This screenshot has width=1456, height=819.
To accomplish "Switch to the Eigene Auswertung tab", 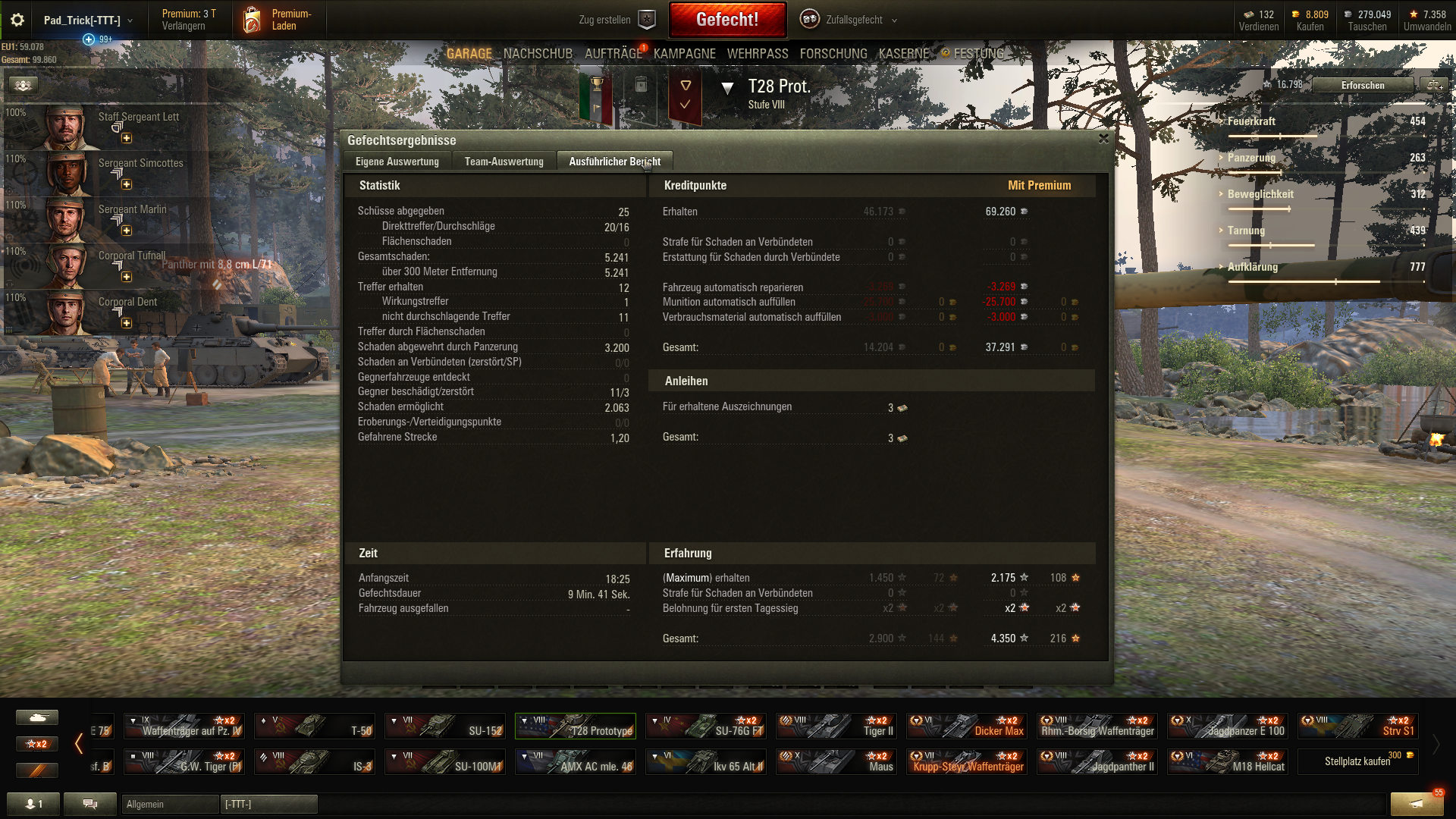I will point(397,162).
